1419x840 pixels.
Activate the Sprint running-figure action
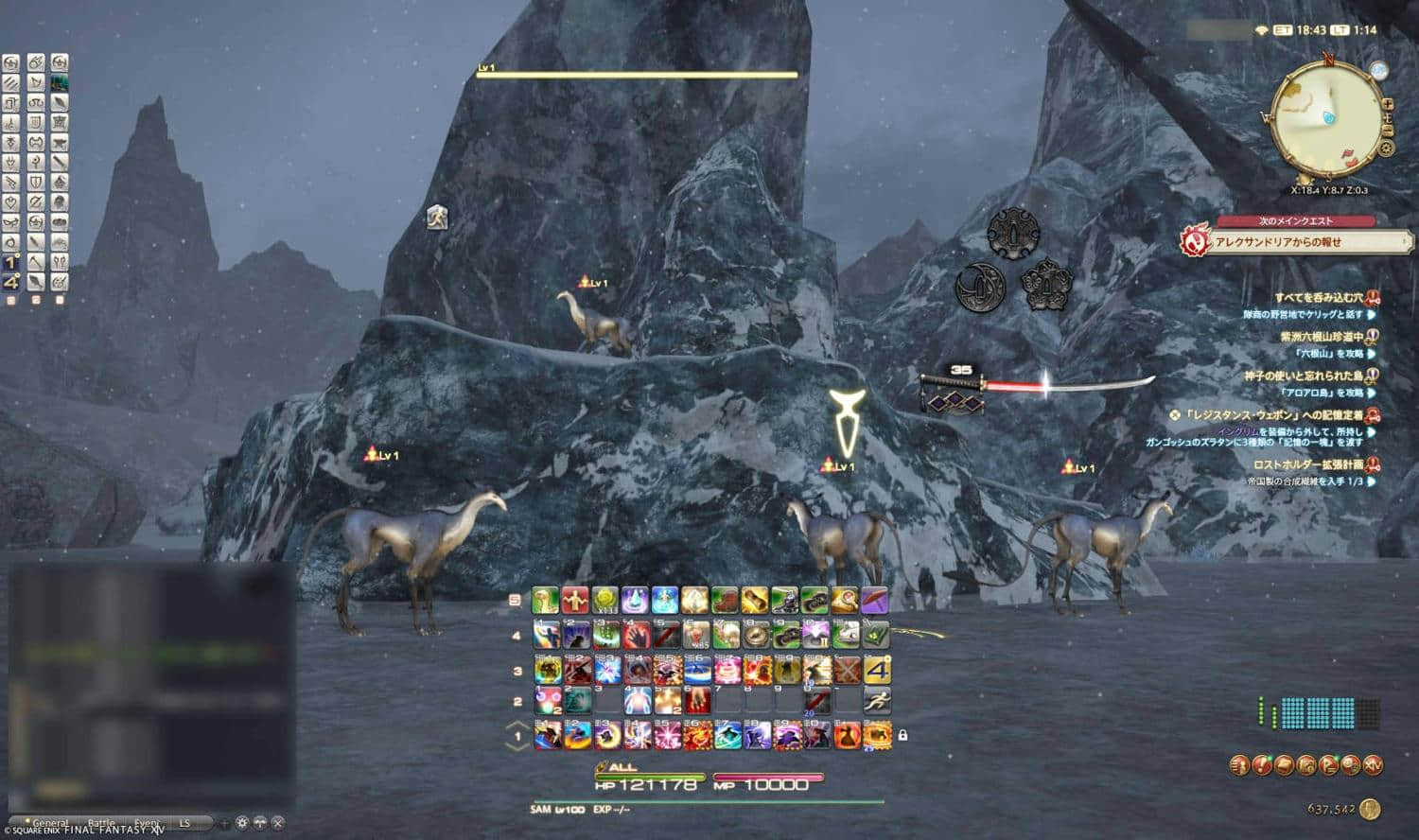[878, 701]
